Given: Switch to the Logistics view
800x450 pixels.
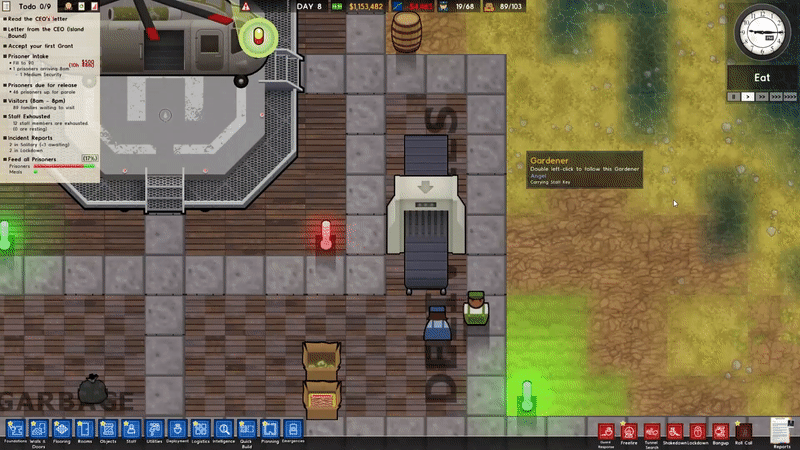Looking at the screenshot, I should tap(200, 428).
